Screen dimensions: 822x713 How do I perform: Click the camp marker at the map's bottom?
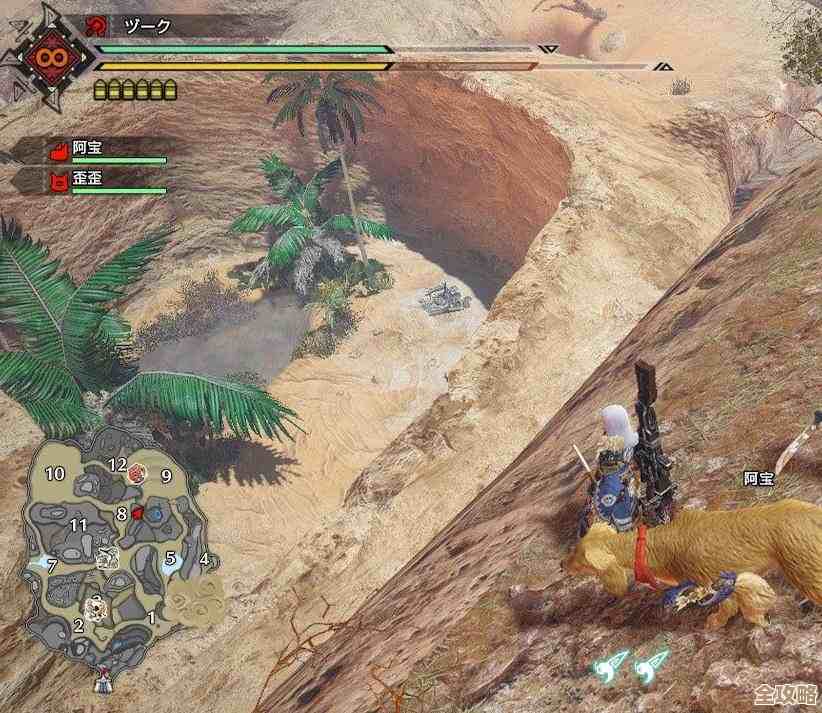click(101, 684)
